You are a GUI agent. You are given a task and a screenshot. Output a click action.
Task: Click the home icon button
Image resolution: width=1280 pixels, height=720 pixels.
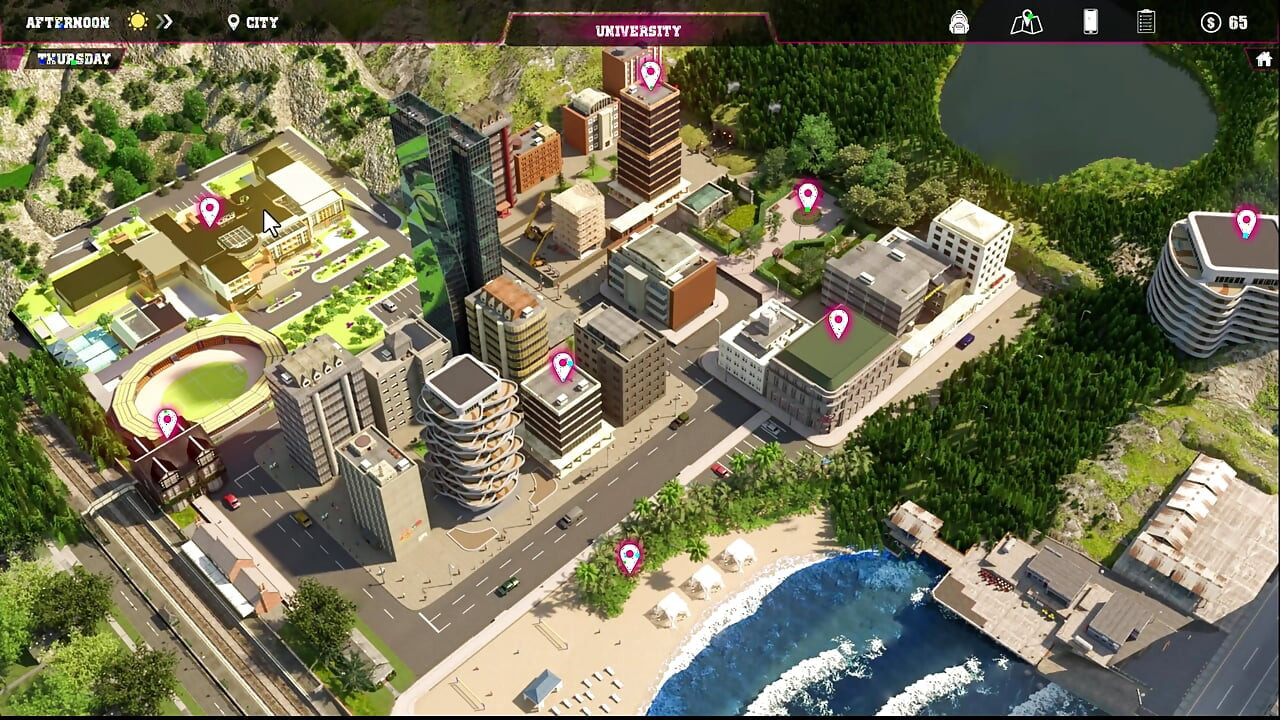[x=1264, y=59]
